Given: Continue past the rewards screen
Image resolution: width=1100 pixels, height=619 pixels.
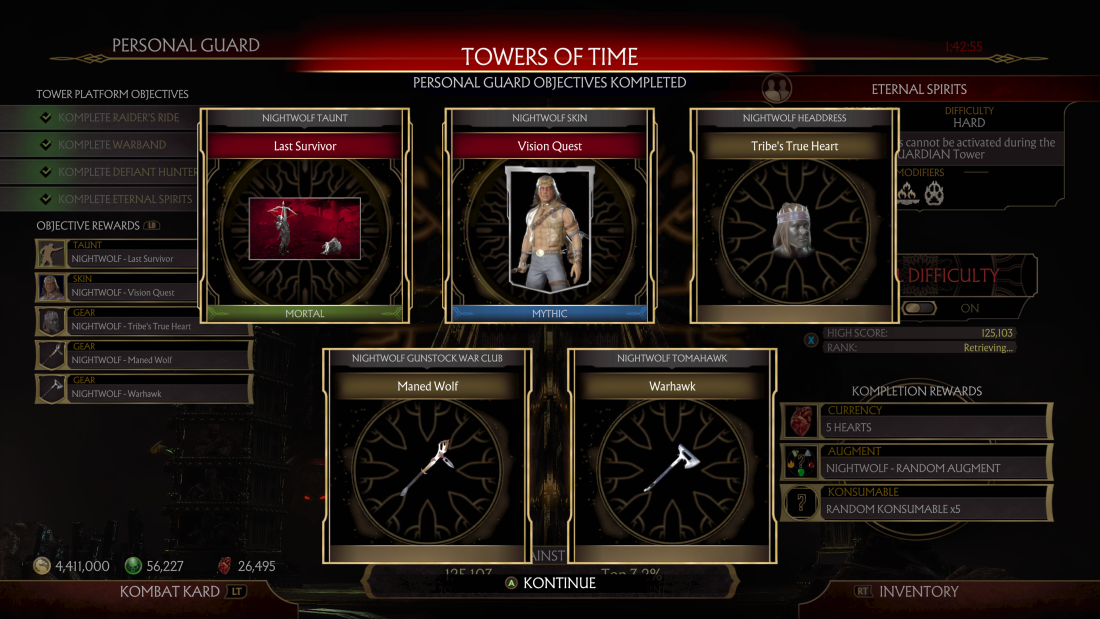Looking at the screenshot, I should pyautogui.click(x=549, y=583).
